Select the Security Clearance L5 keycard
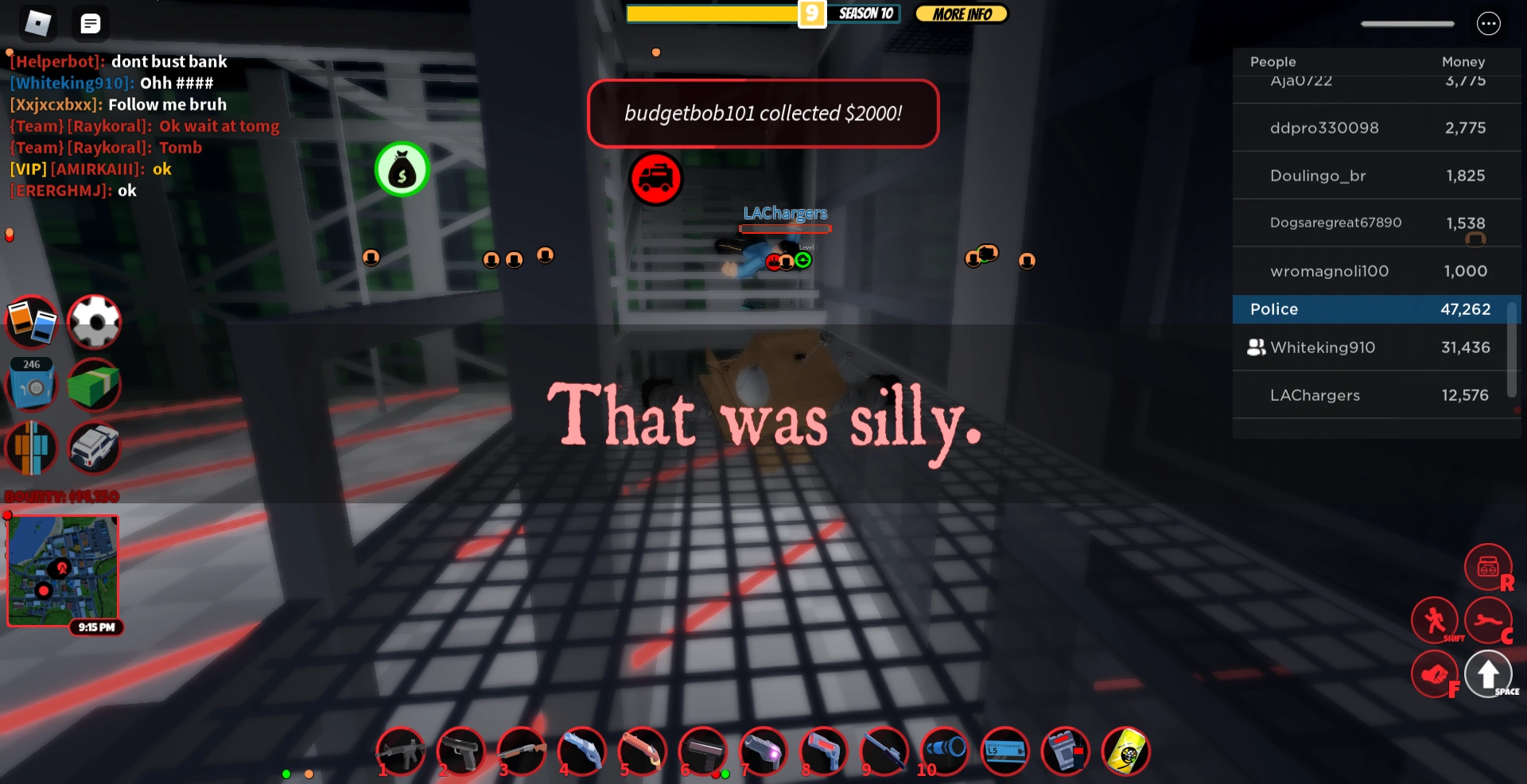This screenshot has width=1527, height=784. pos(1005,751)
